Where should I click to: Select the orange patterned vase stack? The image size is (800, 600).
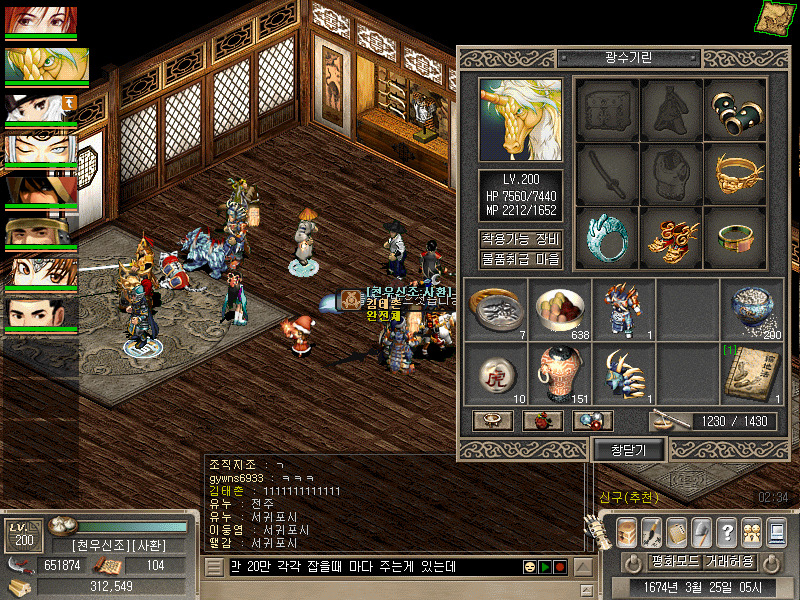(559, 373)
